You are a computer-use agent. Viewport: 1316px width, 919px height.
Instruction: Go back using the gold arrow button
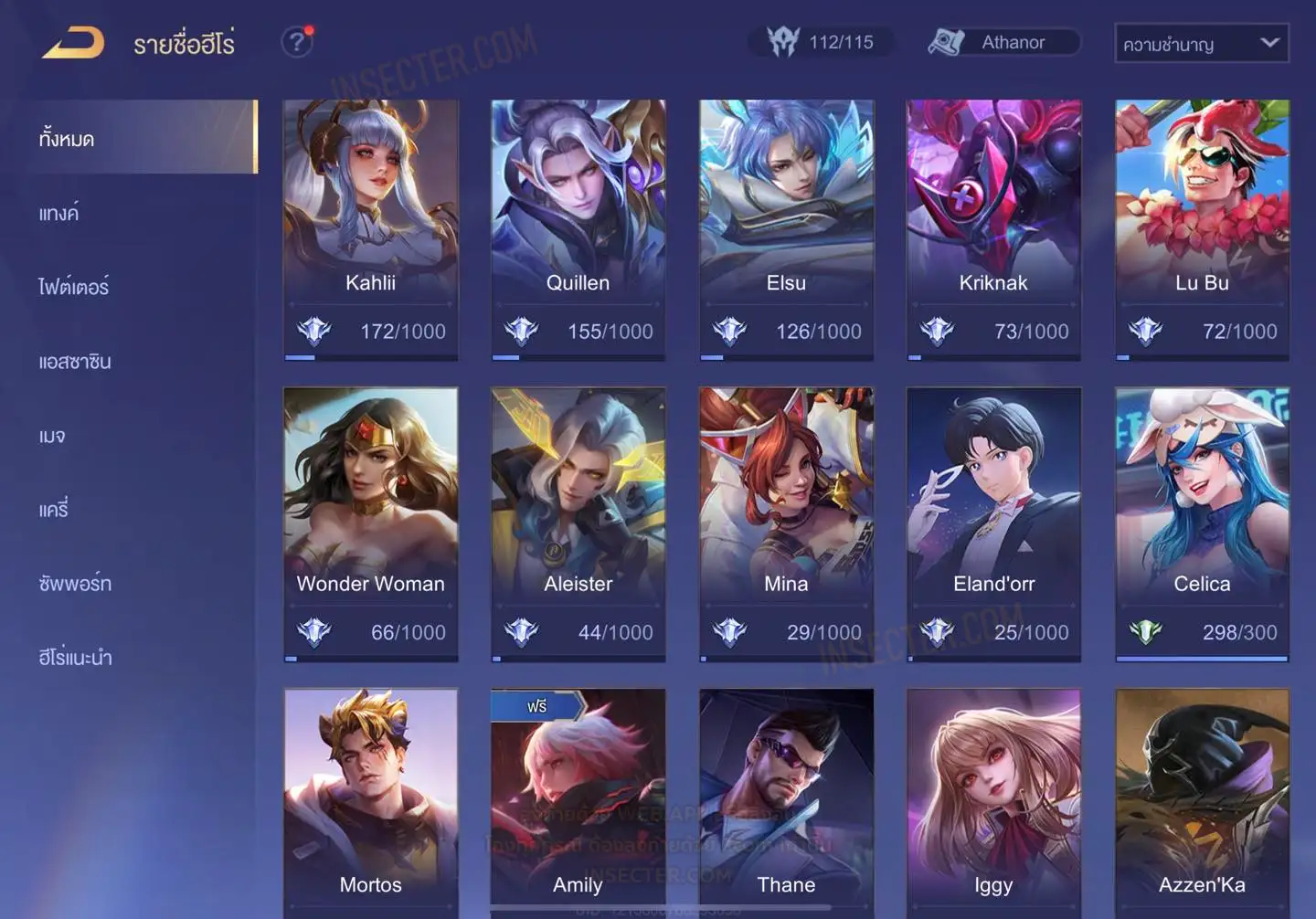73,43
